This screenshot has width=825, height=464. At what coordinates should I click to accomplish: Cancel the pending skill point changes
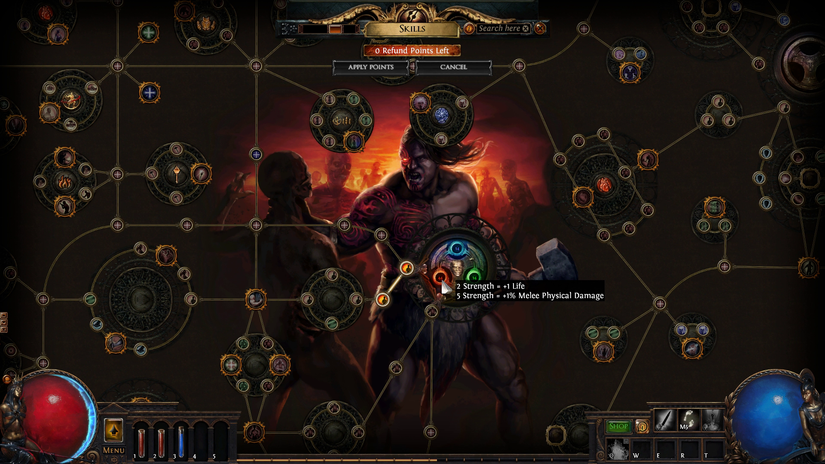tap(453, 67)
